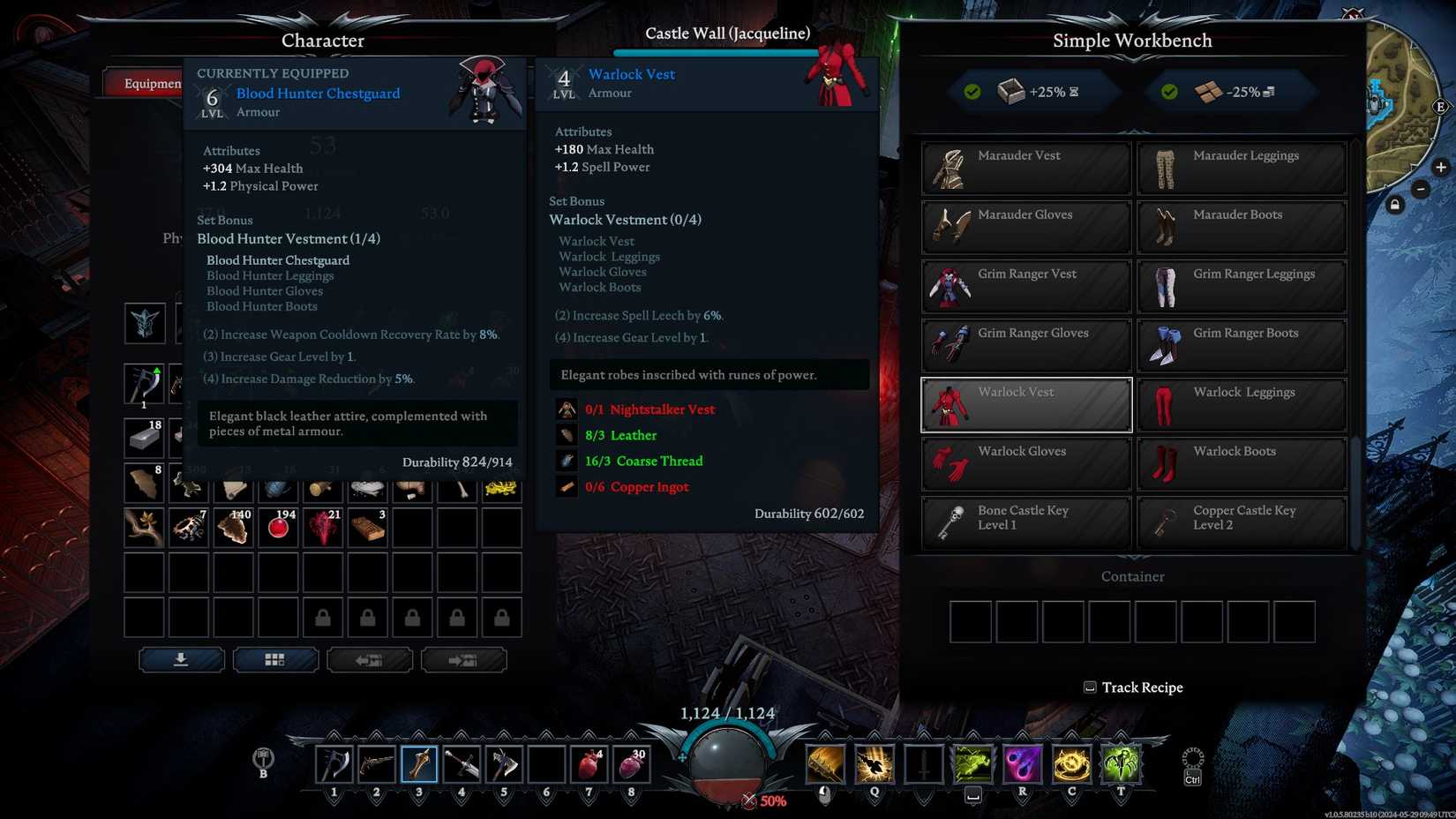Click the heart item in hotbar slot 7
Viewport: 1456px width, 819px height.
(589, 763)
